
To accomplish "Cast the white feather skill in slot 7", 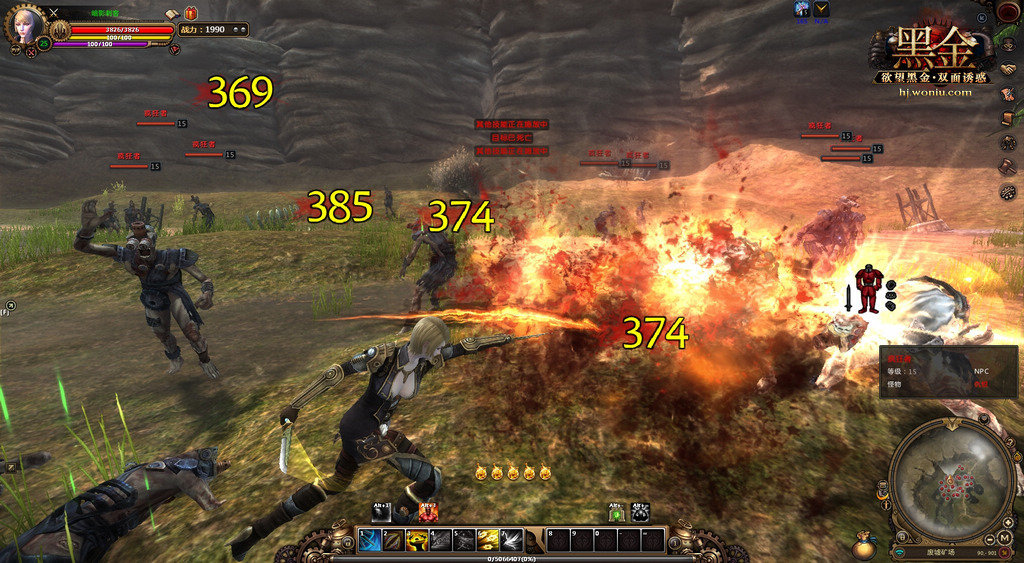I will [x=512, y=540].
